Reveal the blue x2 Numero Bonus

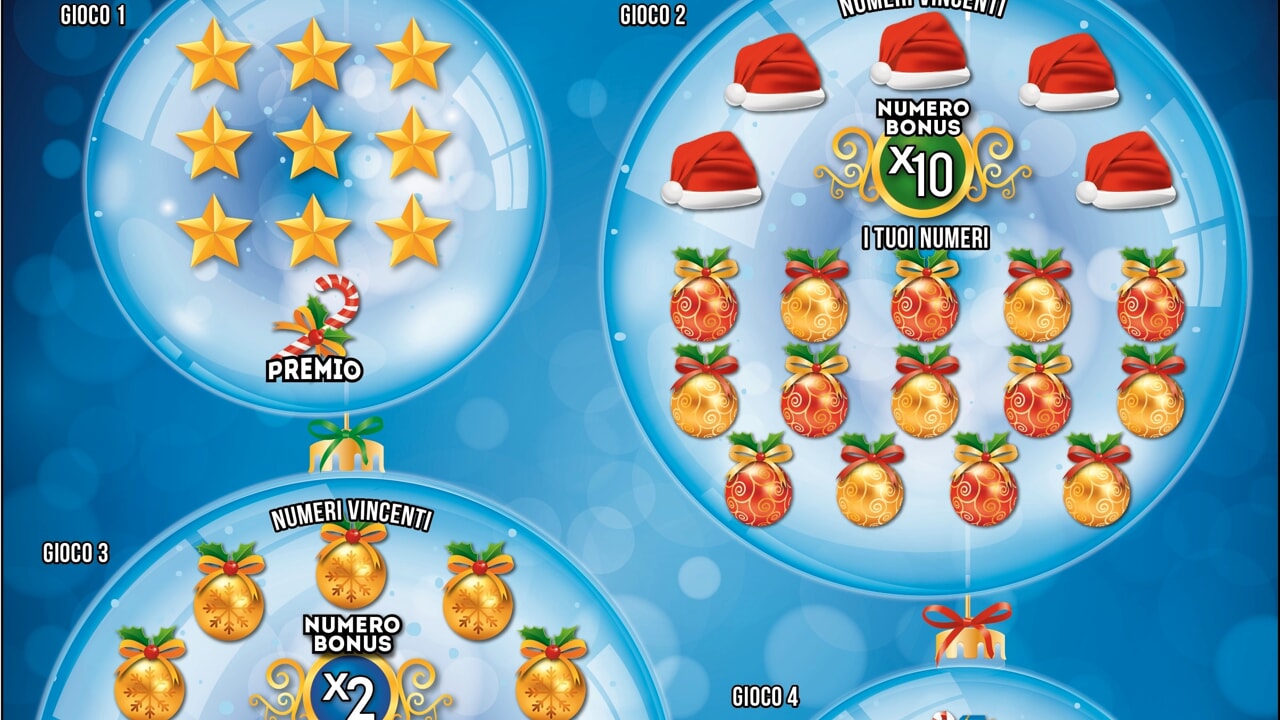click(352, 692)
